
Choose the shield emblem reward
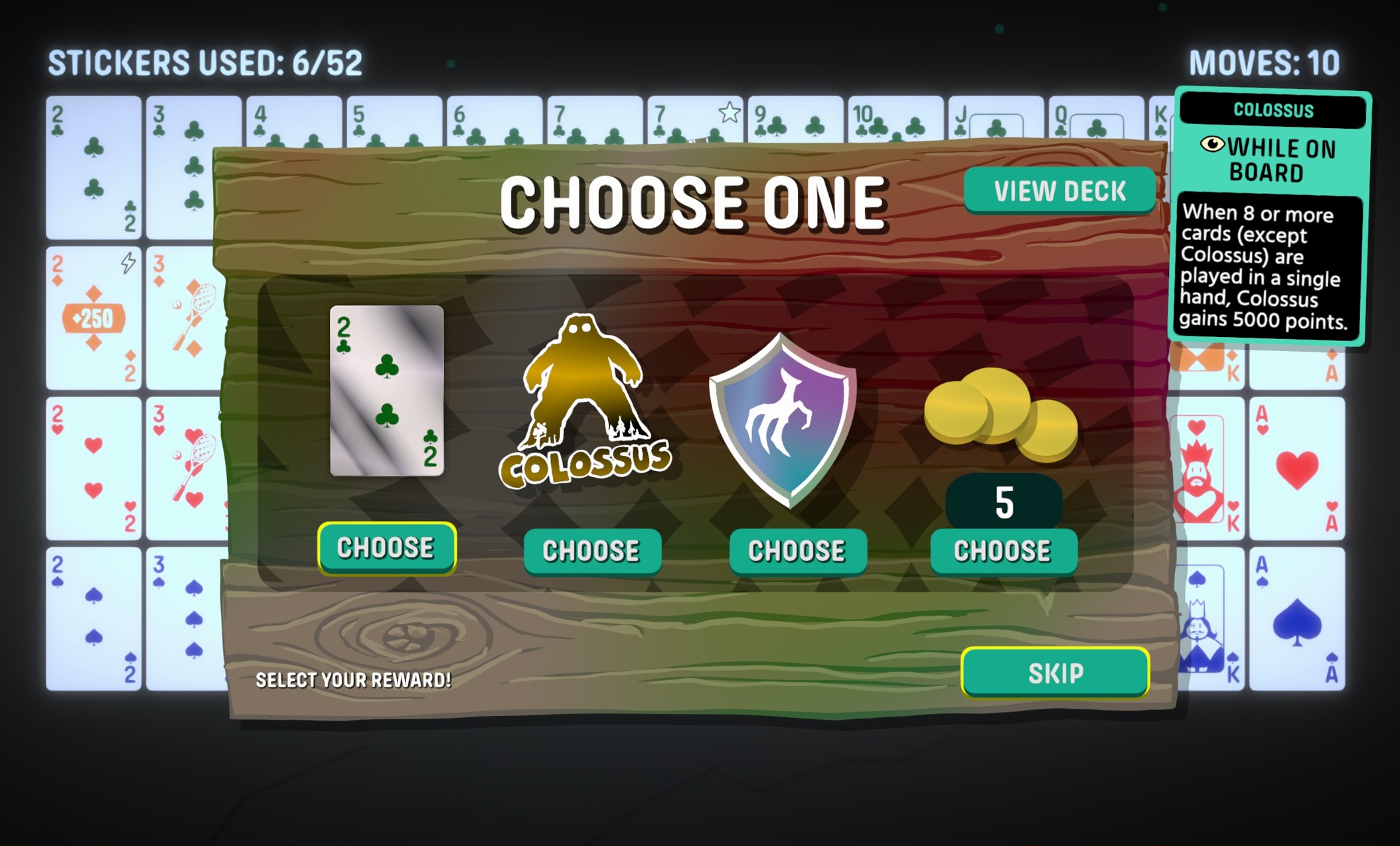pos(797,551)
